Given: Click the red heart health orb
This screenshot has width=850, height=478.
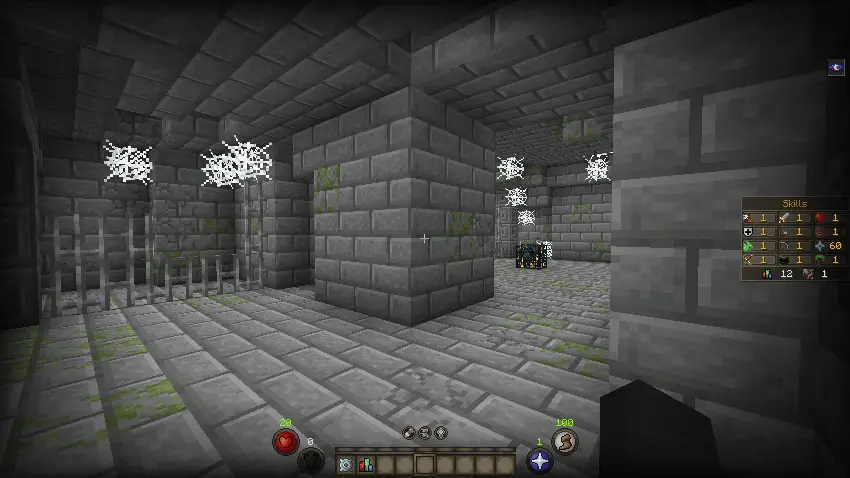Looking at the screenshot, I should (285, 442).
